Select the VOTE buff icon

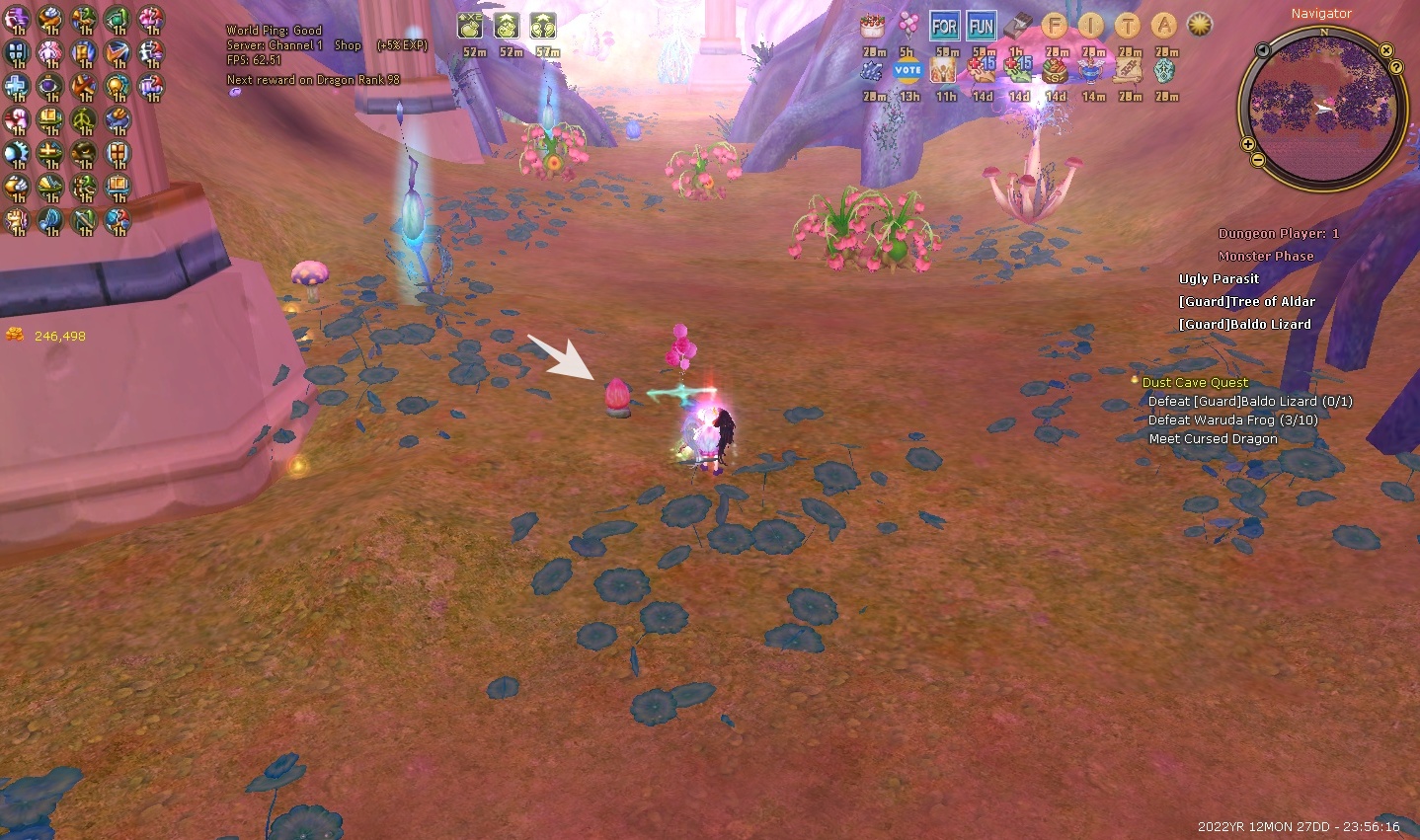pyautogui.click(x=907, y=70)
